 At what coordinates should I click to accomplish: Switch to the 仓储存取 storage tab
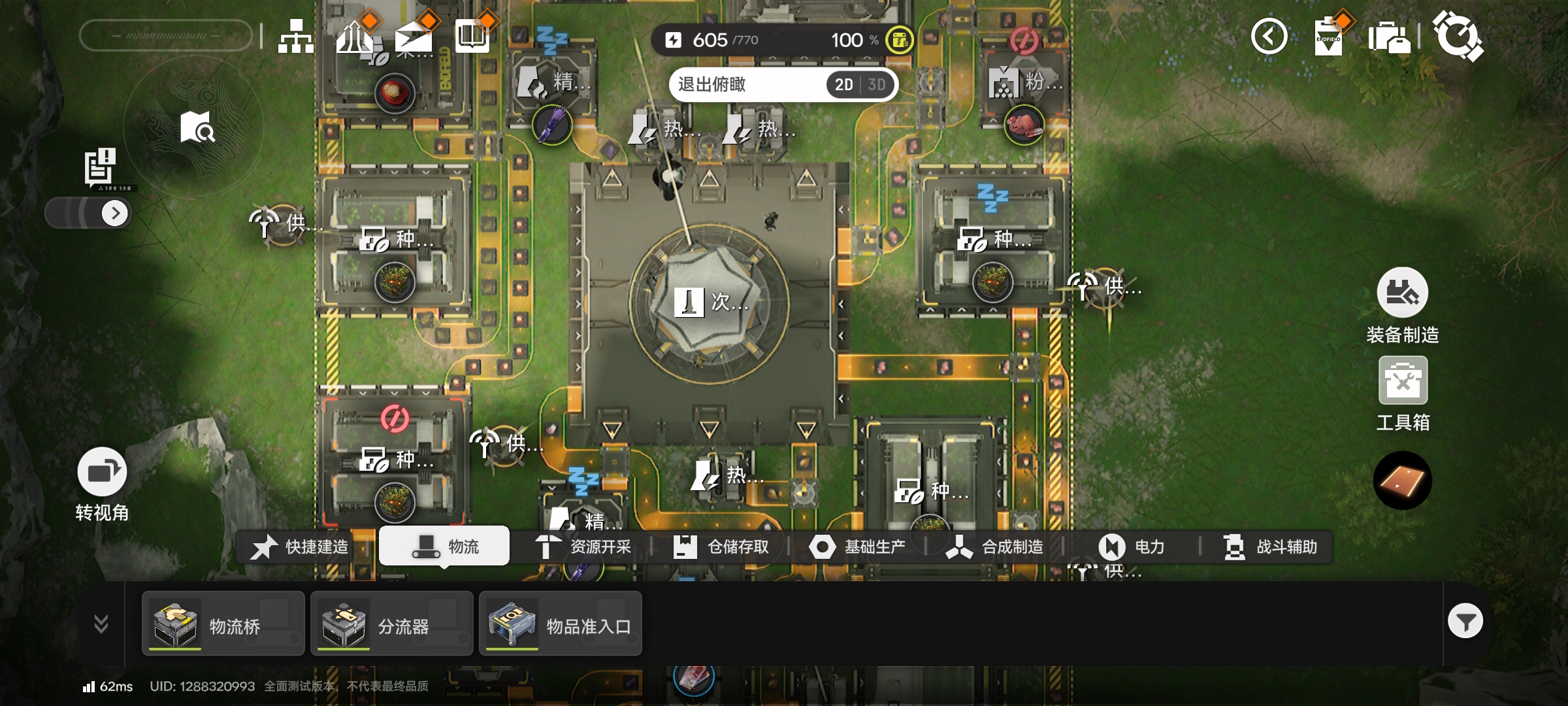[721, 547]
